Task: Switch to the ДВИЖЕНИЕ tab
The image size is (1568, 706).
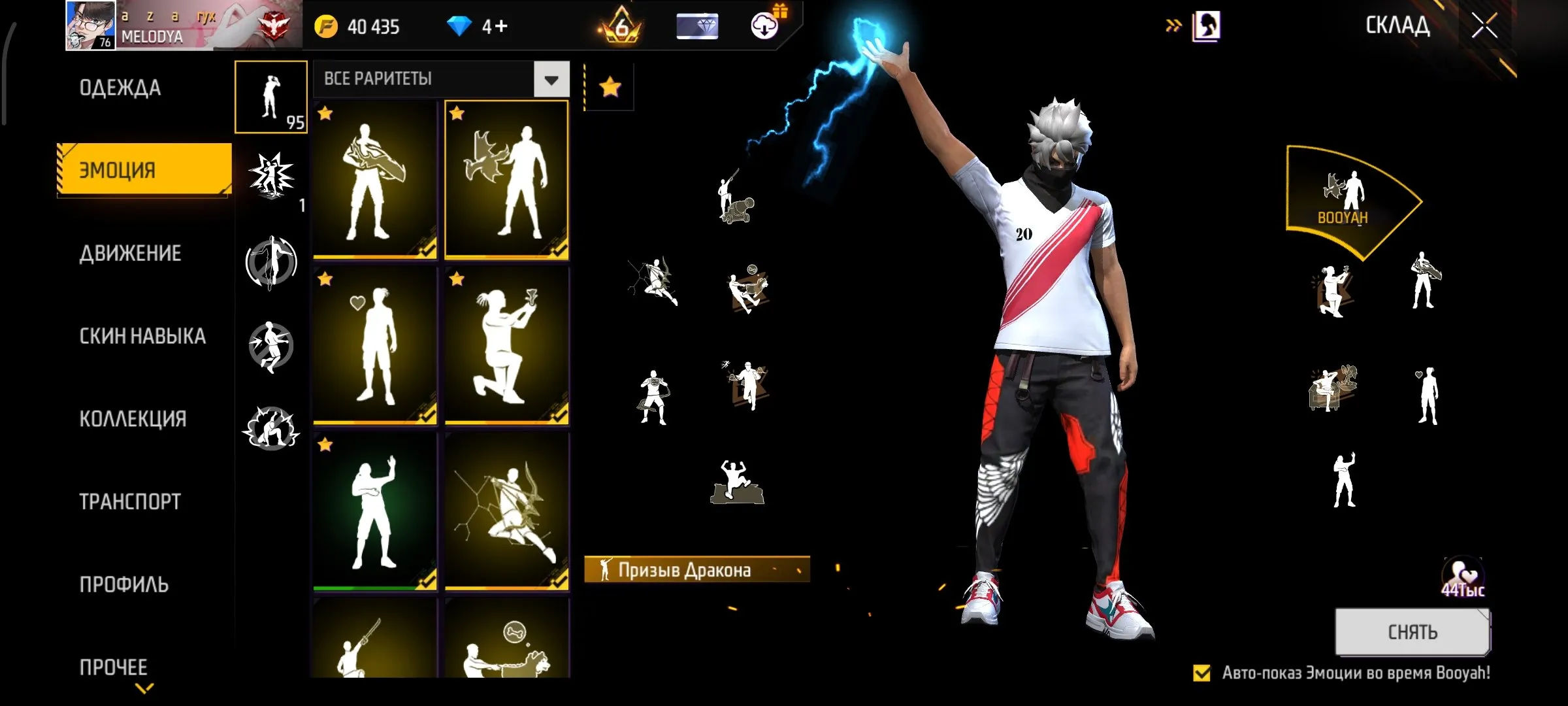Action: coord(132,254)
